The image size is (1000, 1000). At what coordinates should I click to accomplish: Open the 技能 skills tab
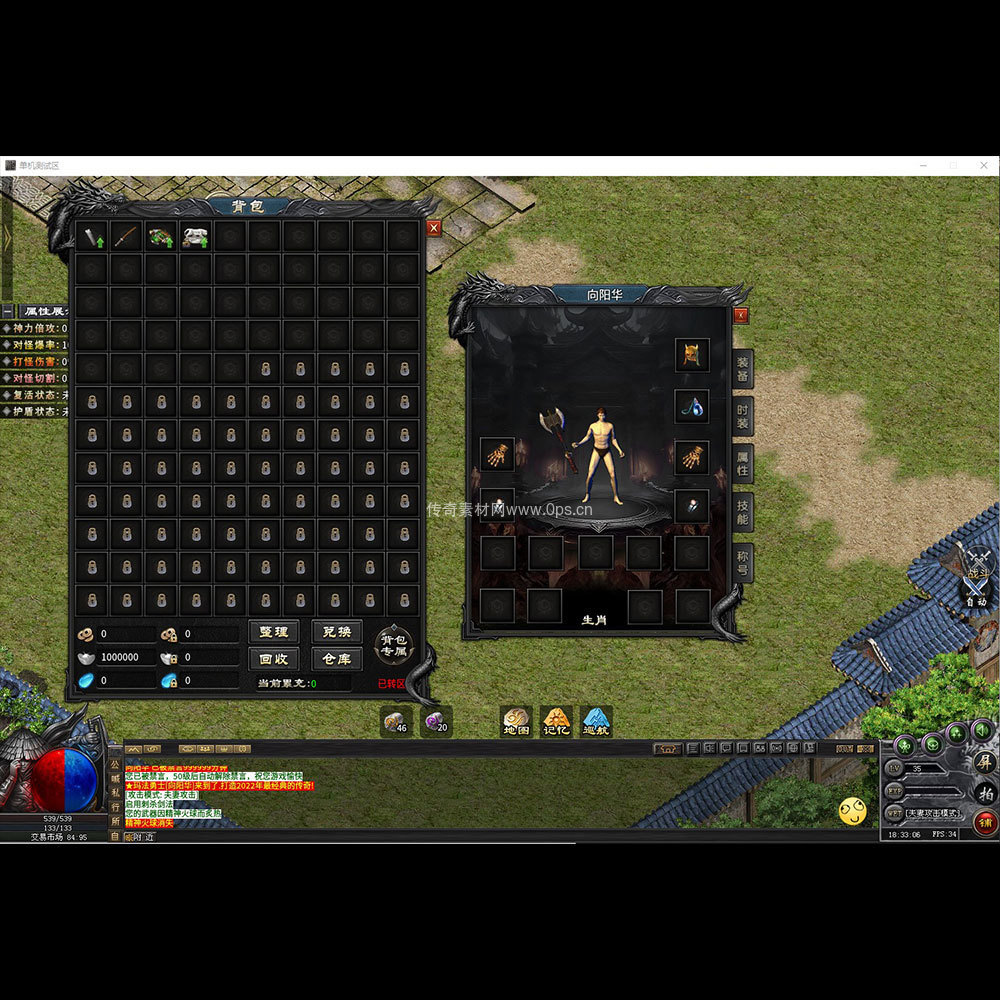pos(742,513)
